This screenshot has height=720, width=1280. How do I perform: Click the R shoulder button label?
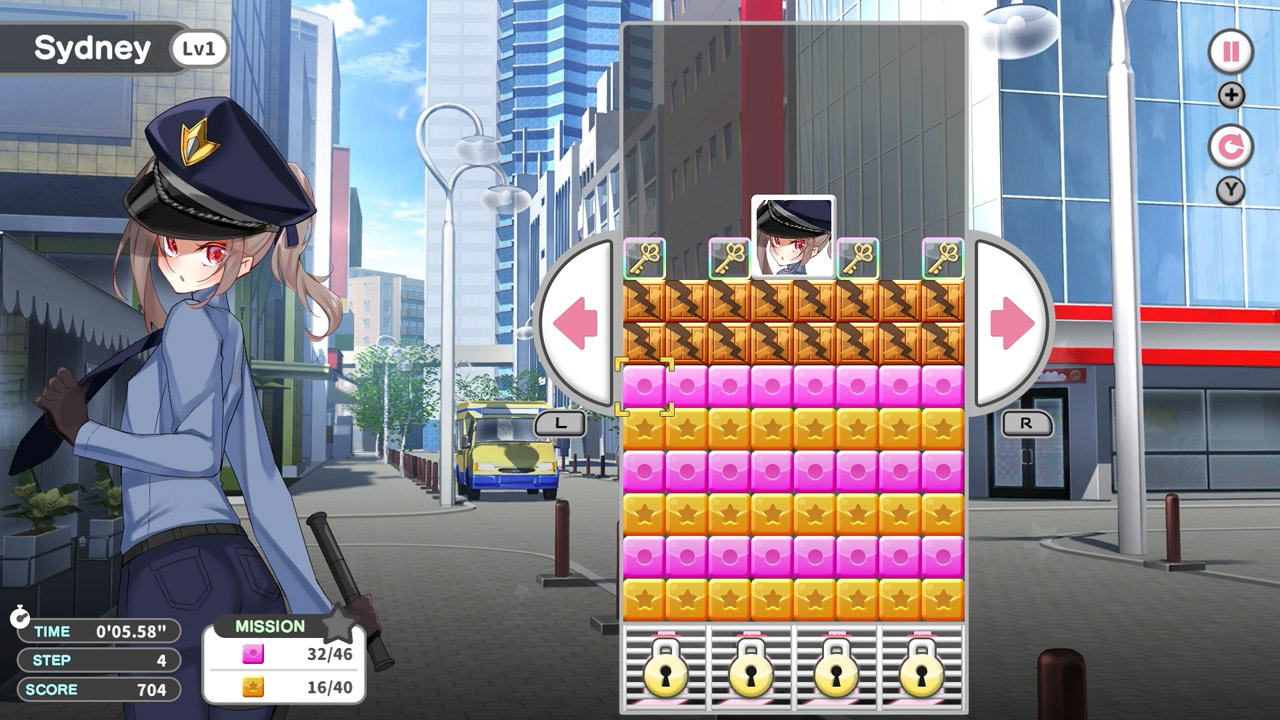[x=1026, y=424]
